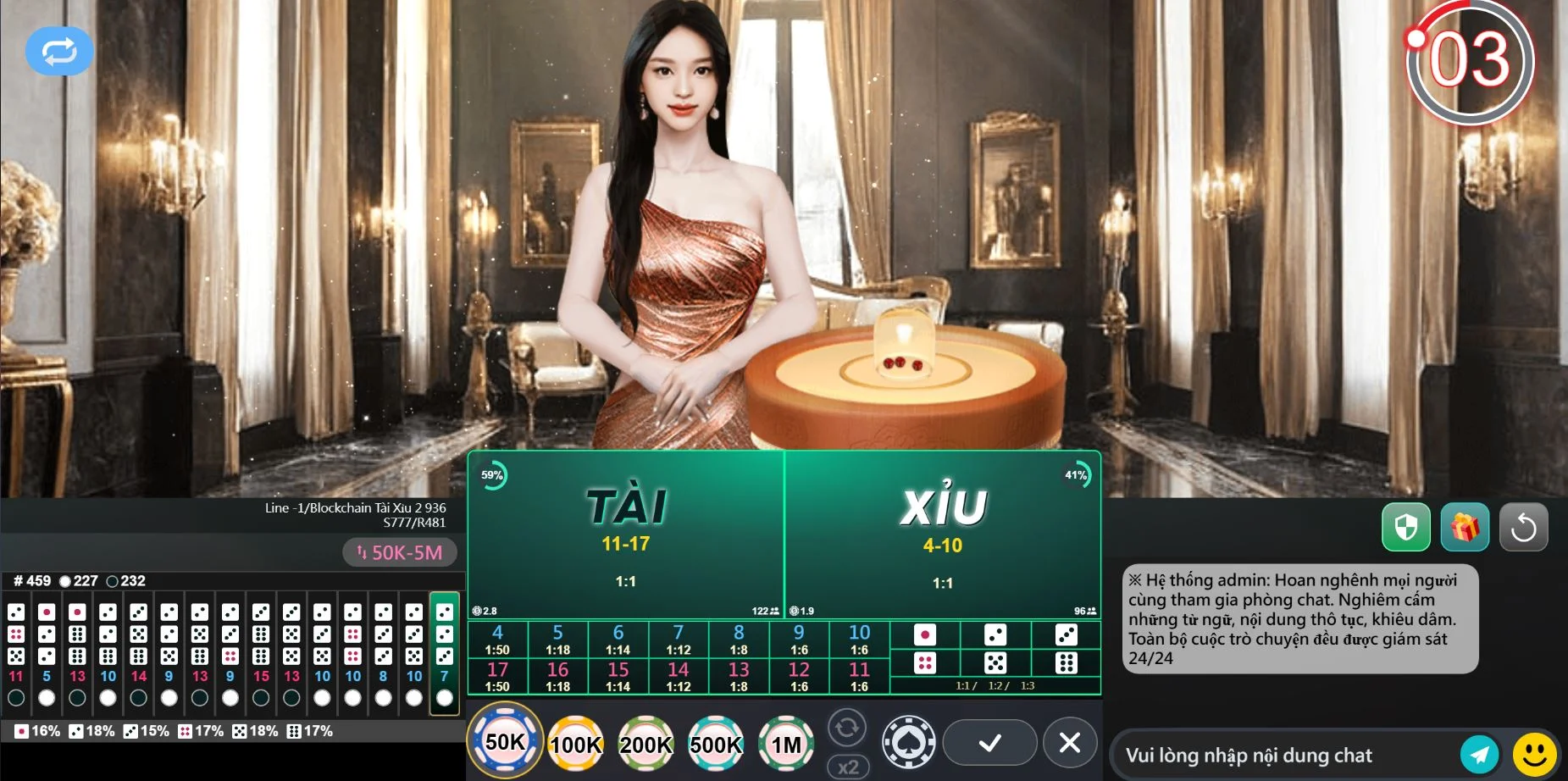Pick the 200K chip
Viewport: 1568px width, 781px height.
click(x=645, y=744)
